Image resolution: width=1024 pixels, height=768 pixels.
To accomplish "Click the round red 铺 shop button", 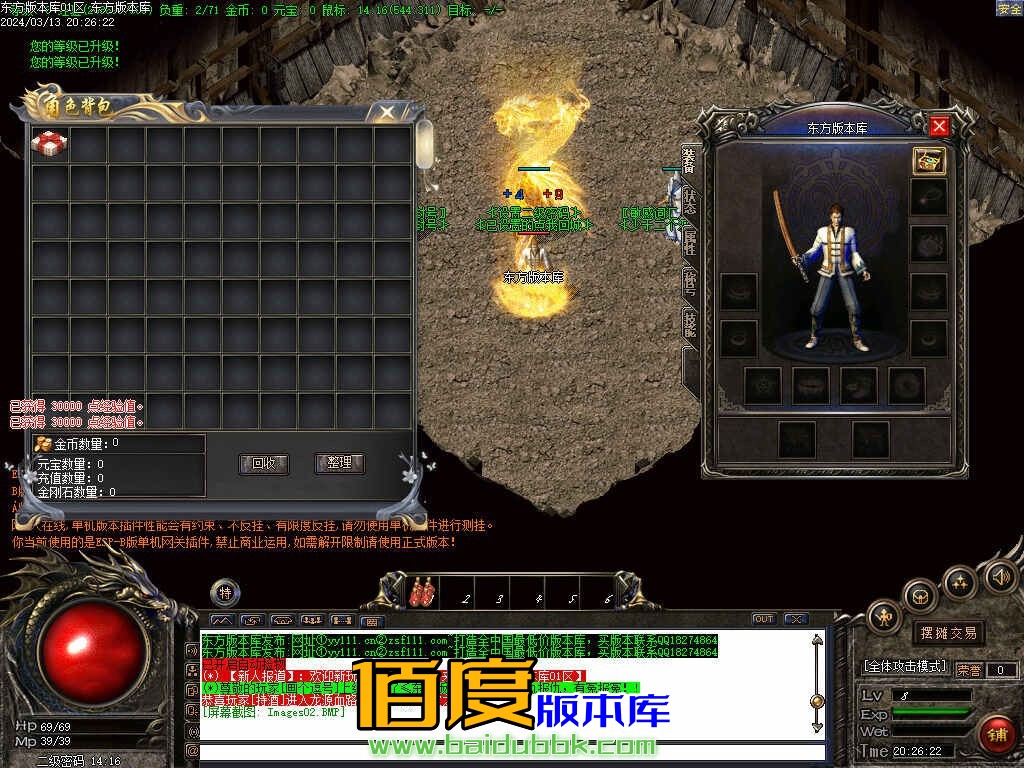I will coord(996,734).
